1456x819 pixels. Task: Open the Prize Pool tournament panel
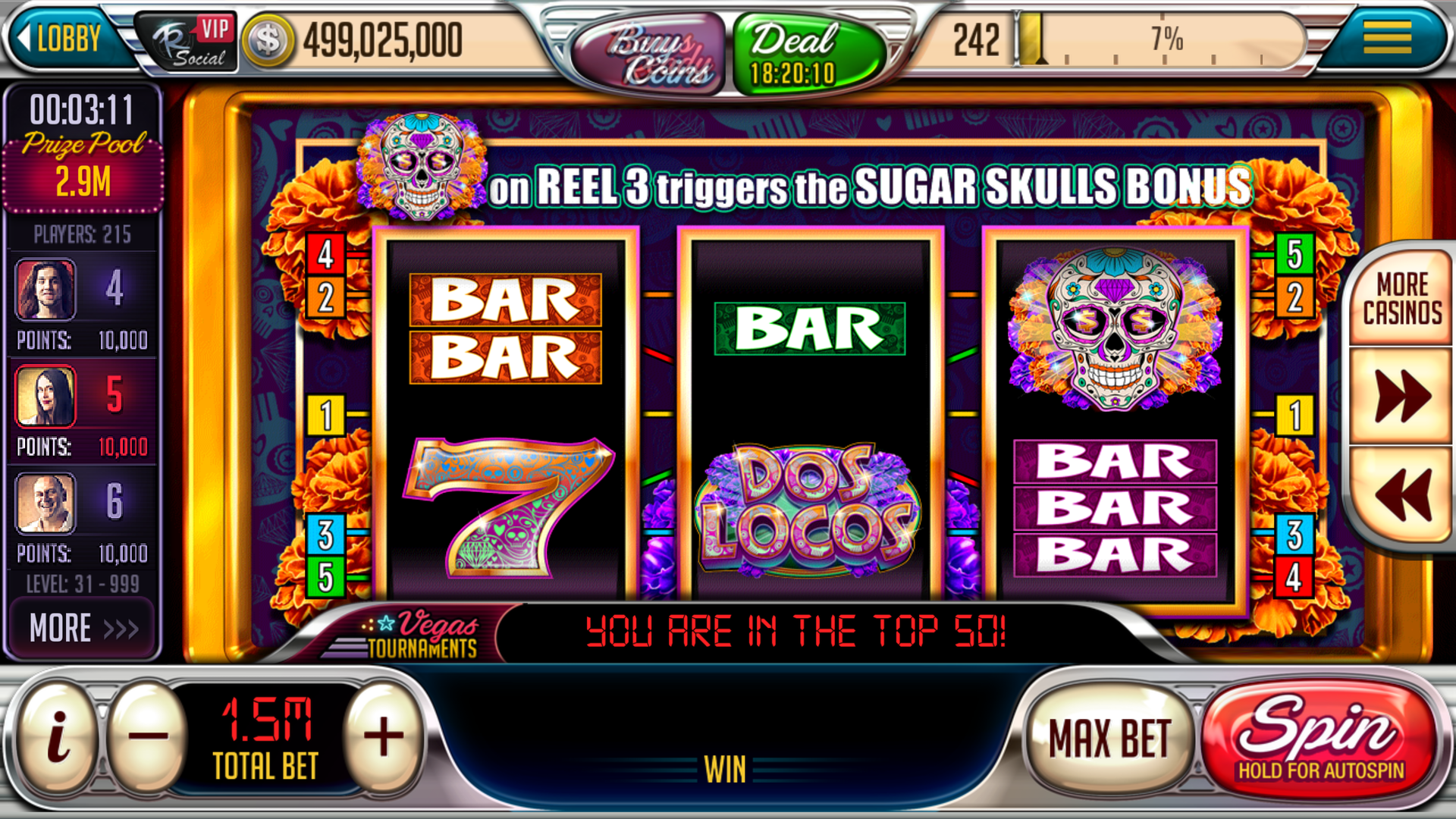click(83, 162)
